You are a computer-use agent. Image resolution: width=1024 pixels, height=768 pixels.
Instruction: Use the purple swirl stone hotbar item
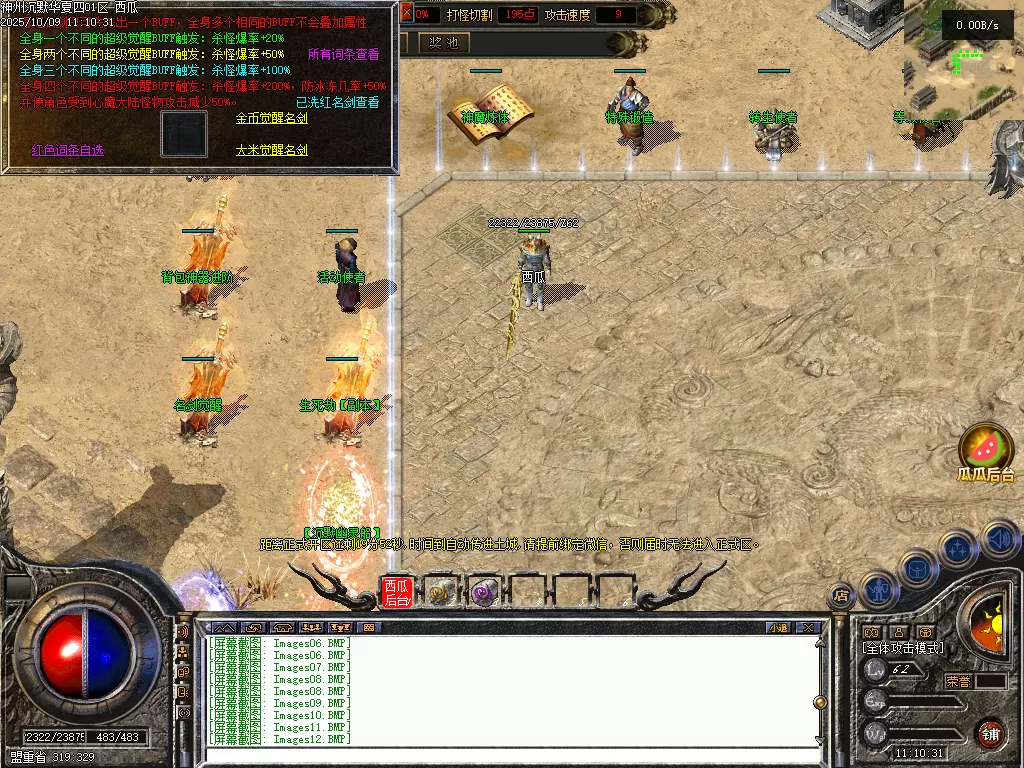484,592
